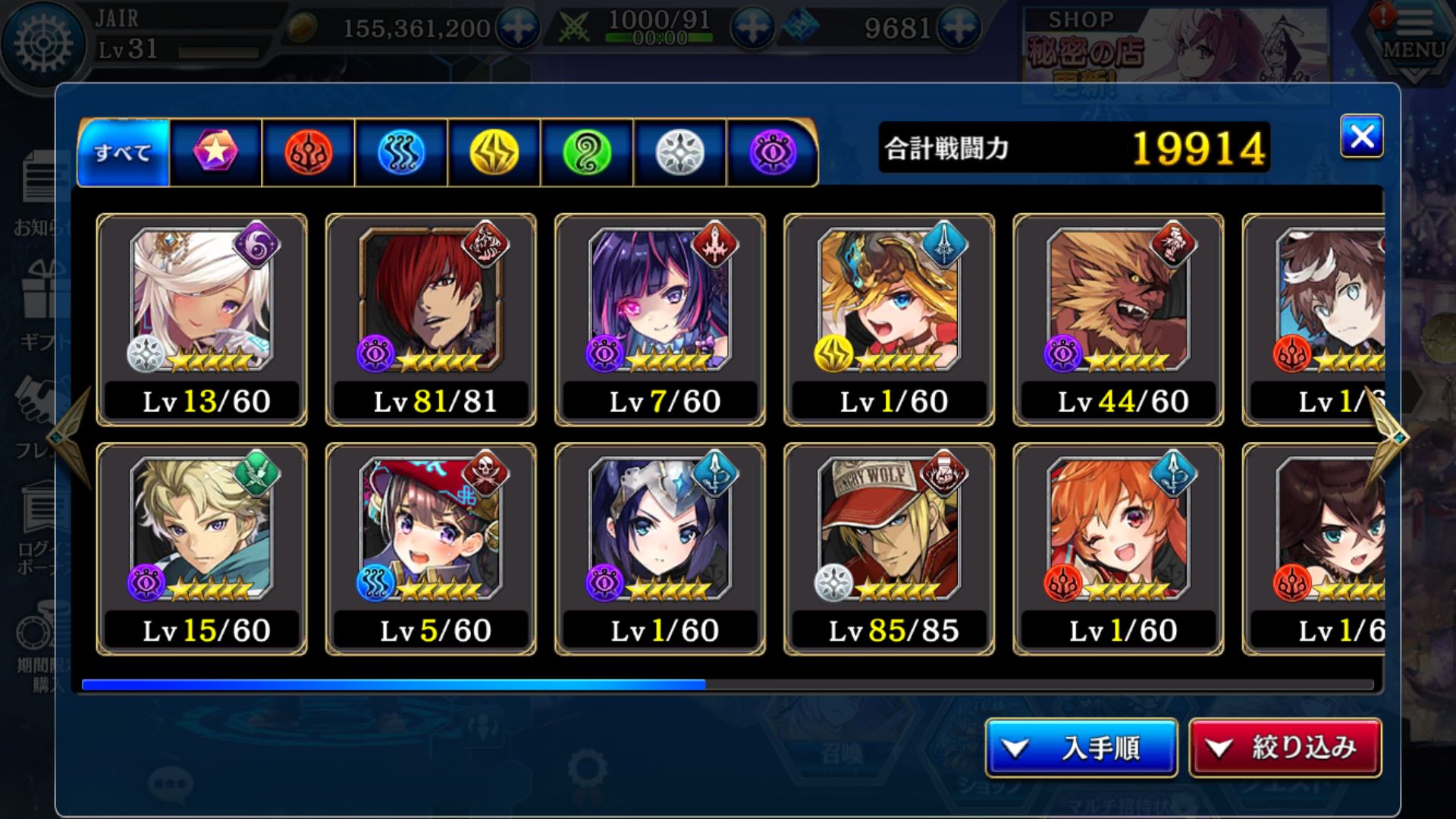Image resolution: width=1456 pixels, height=819 pixels.
Task: Close the character list panel
Action: [x=1361, y=136]
